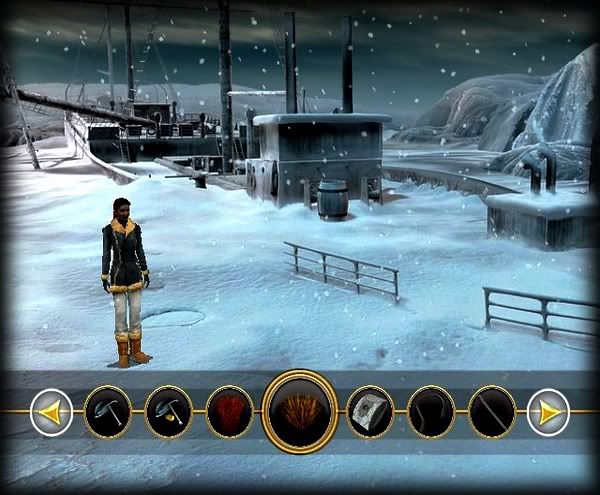Viewport: 600px width, 495px height.
Task: Select the pickaxe without the gold nugget
Action: click(107, 412)
